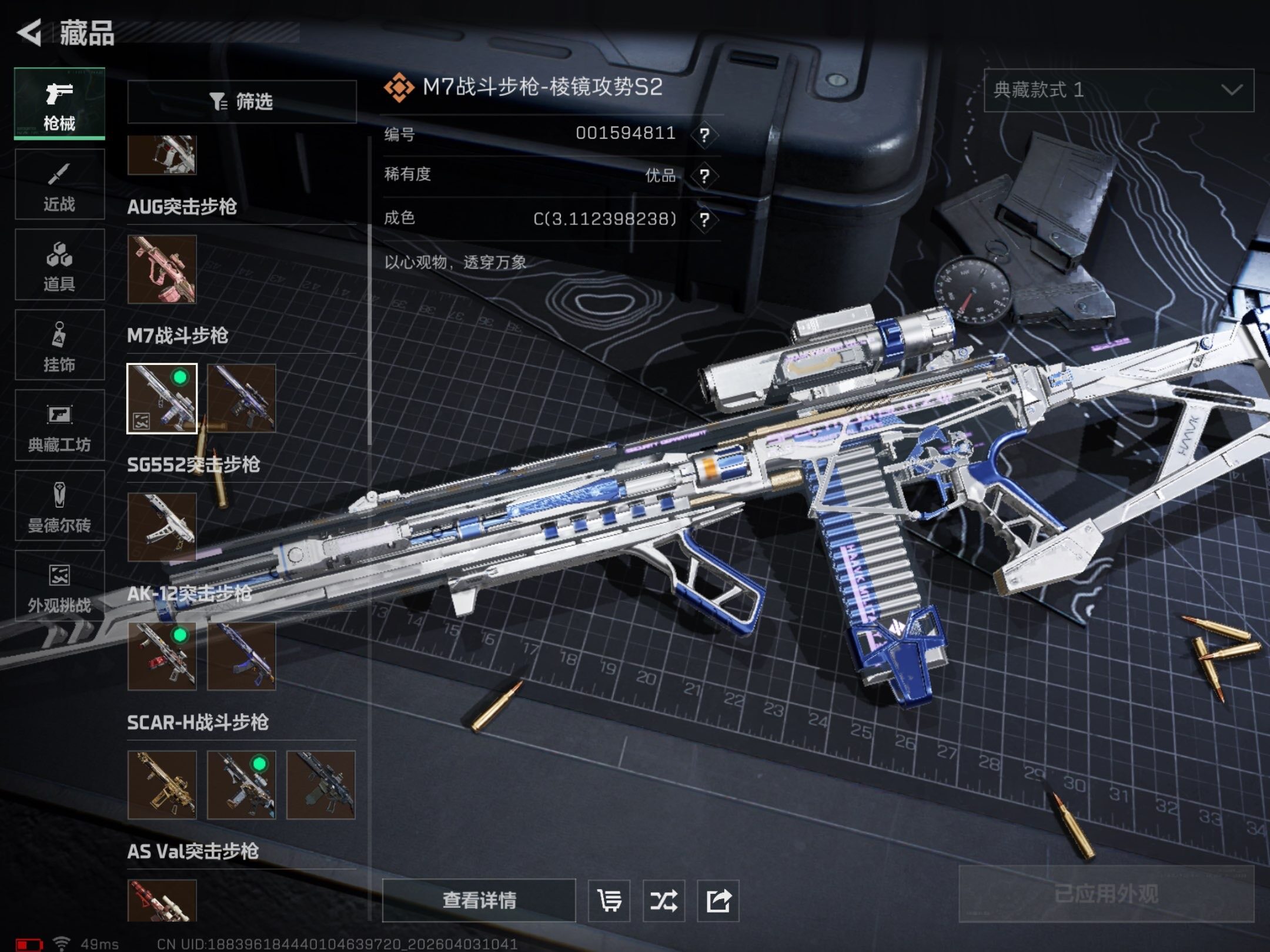Switch to the 曼德尔砖 tab

pyautogui.click(x=59, y=506)
